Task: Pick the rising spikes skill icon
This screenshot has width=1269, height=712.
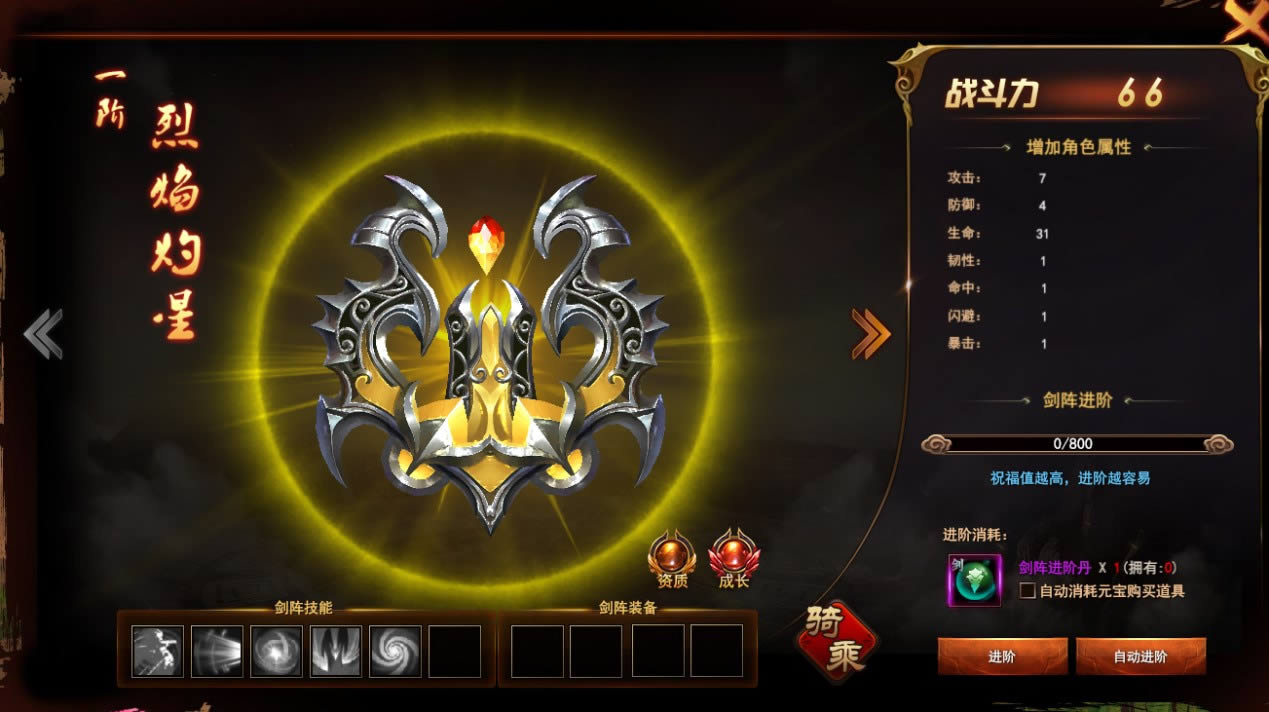Action: 336,651
